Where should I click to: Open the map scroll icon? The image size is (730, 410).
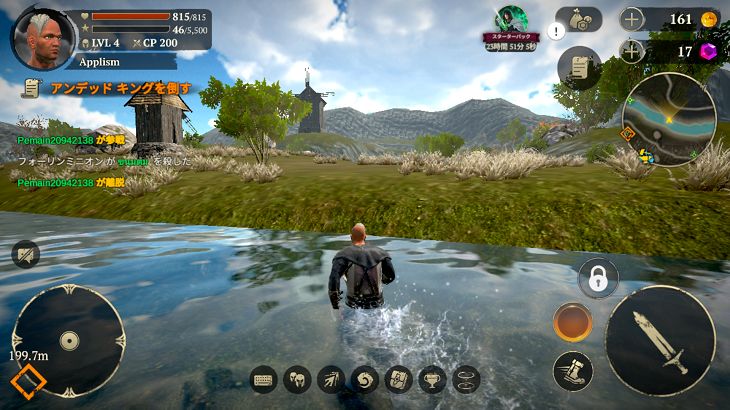click(398, 380)
